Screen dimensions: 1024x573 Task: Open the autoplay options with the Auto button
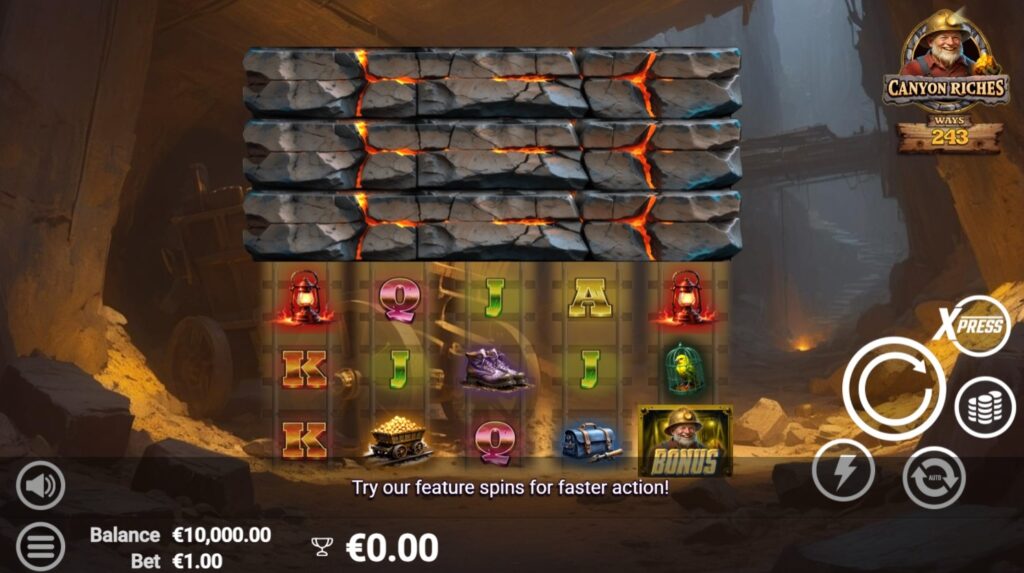(x=934, y=478)
